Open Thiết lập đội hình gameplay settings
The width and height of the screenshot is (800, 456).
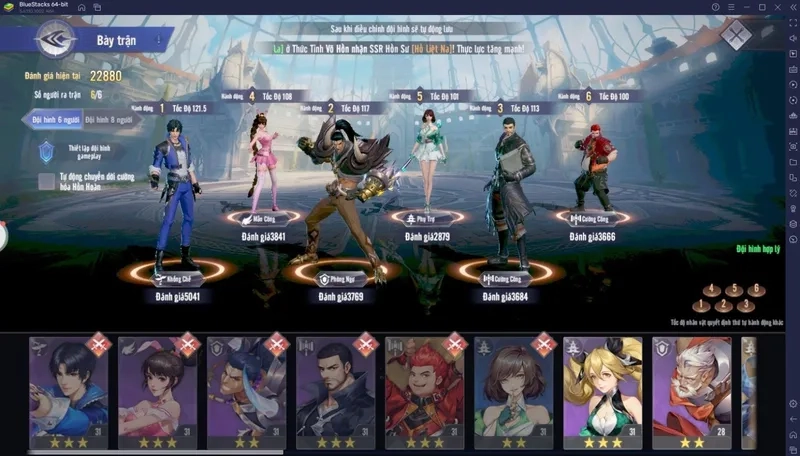46,151
